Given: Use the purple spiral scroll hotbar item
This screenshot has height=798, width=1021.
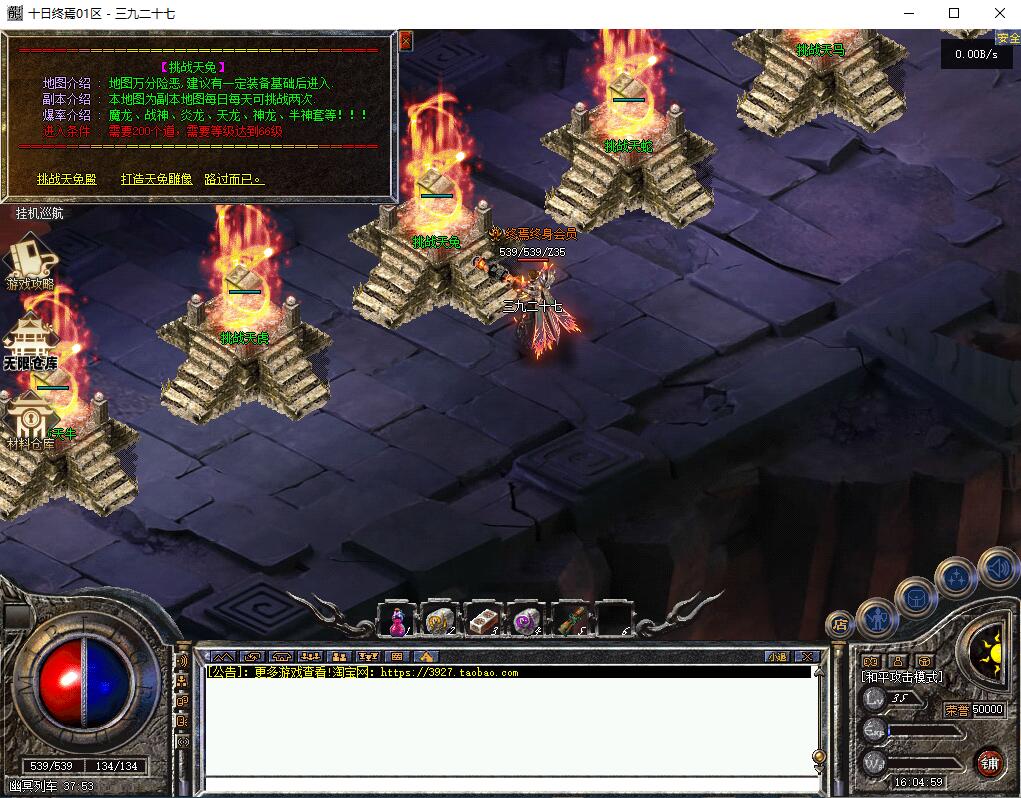Looking at the screenshot, I should 526,620.
